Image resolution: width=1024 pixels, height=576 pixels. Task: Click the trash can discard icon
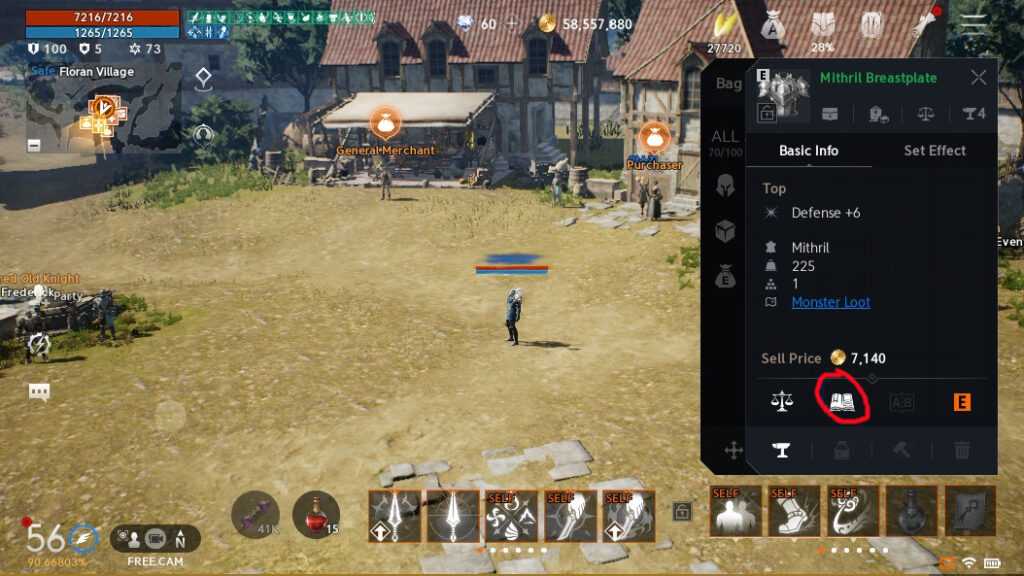coord(961,450)
